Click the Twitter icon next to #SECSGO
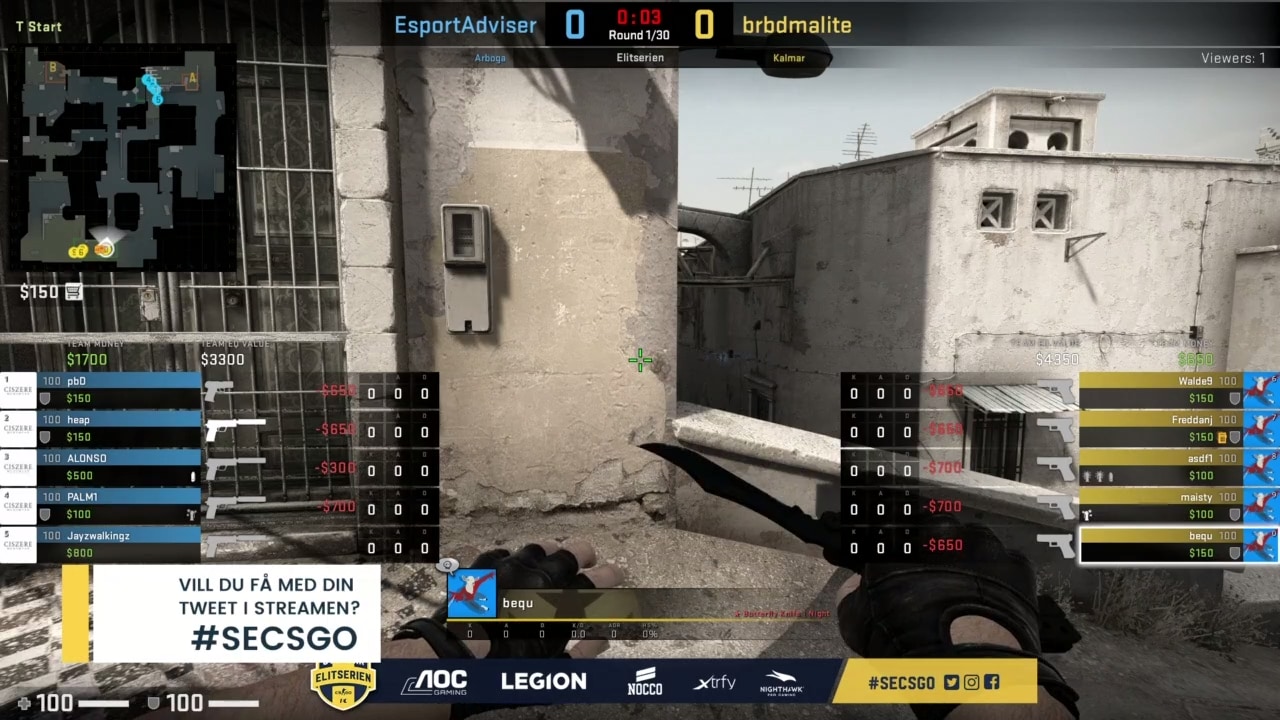Image resolution: width=1280 pixels, height=720 pixels. (951, 682)
